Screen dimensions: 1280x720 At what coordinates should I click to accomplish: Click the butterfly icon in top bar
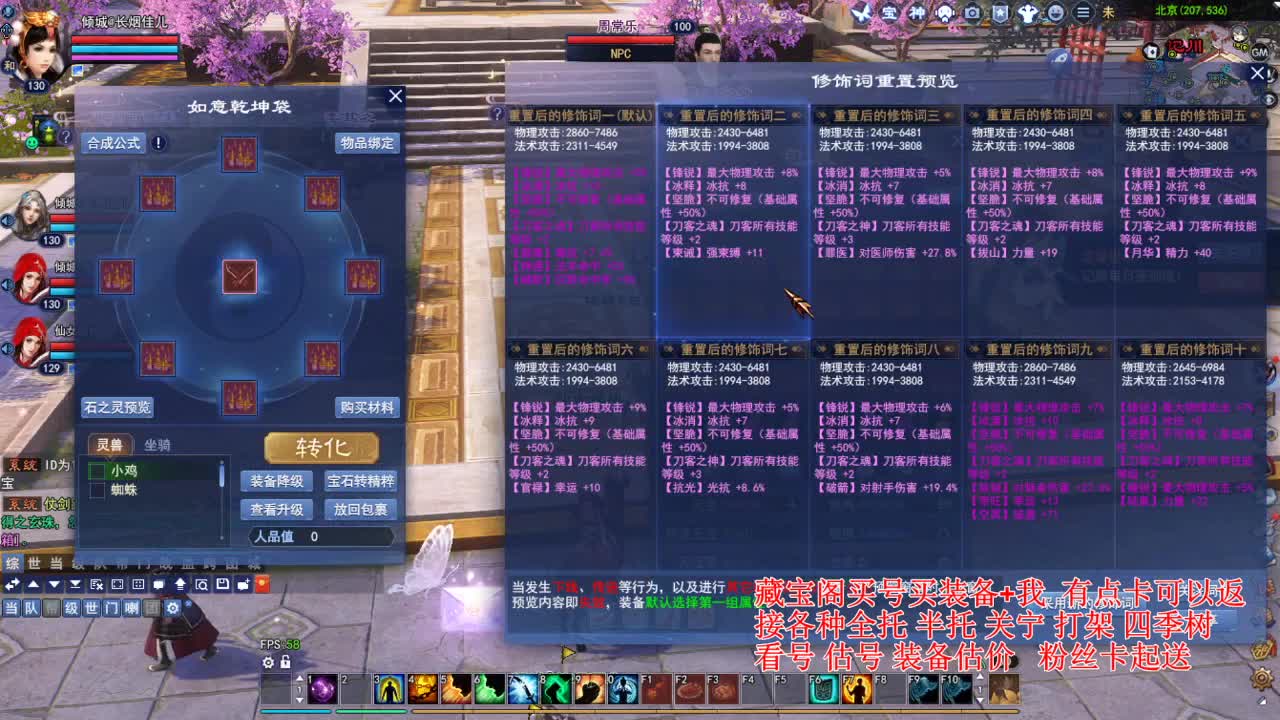pos(858,12)
